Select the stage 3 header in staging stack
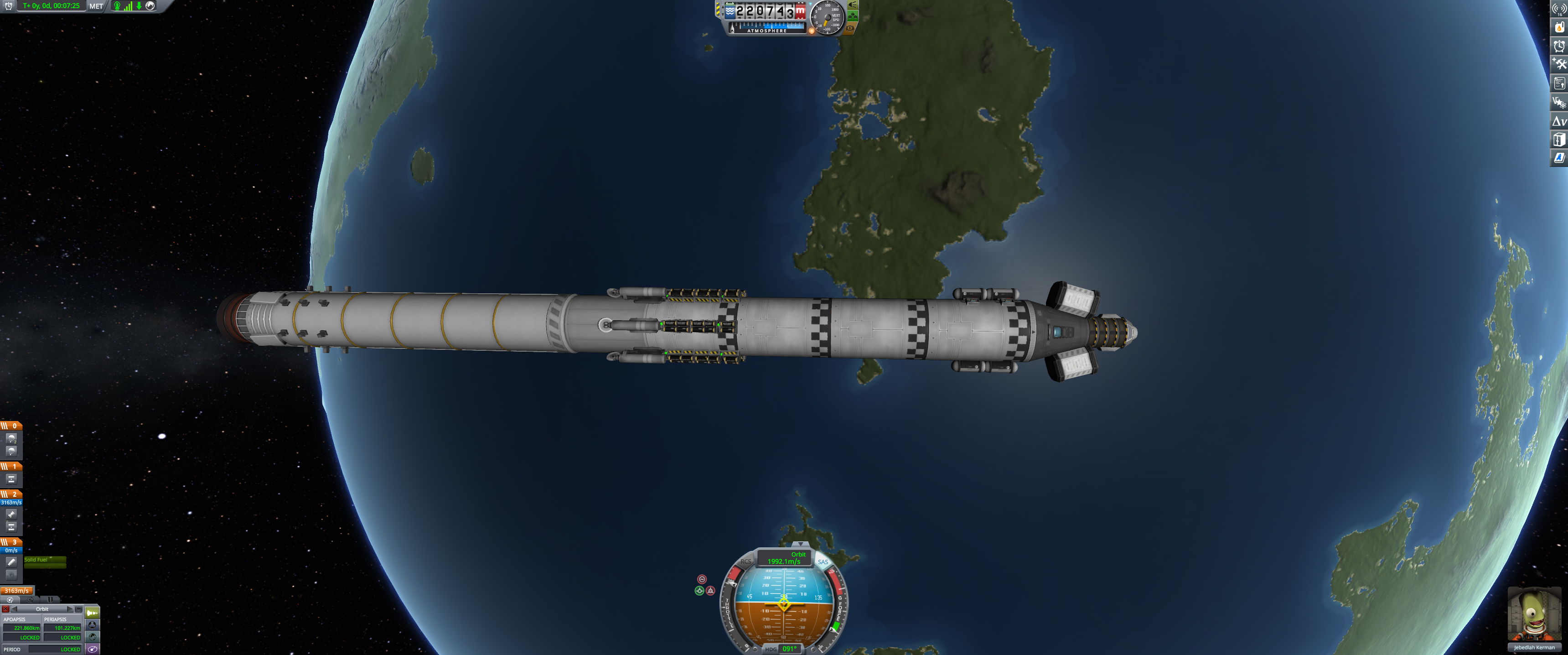Screen dimensions: 1568x655 click(11, 542)
